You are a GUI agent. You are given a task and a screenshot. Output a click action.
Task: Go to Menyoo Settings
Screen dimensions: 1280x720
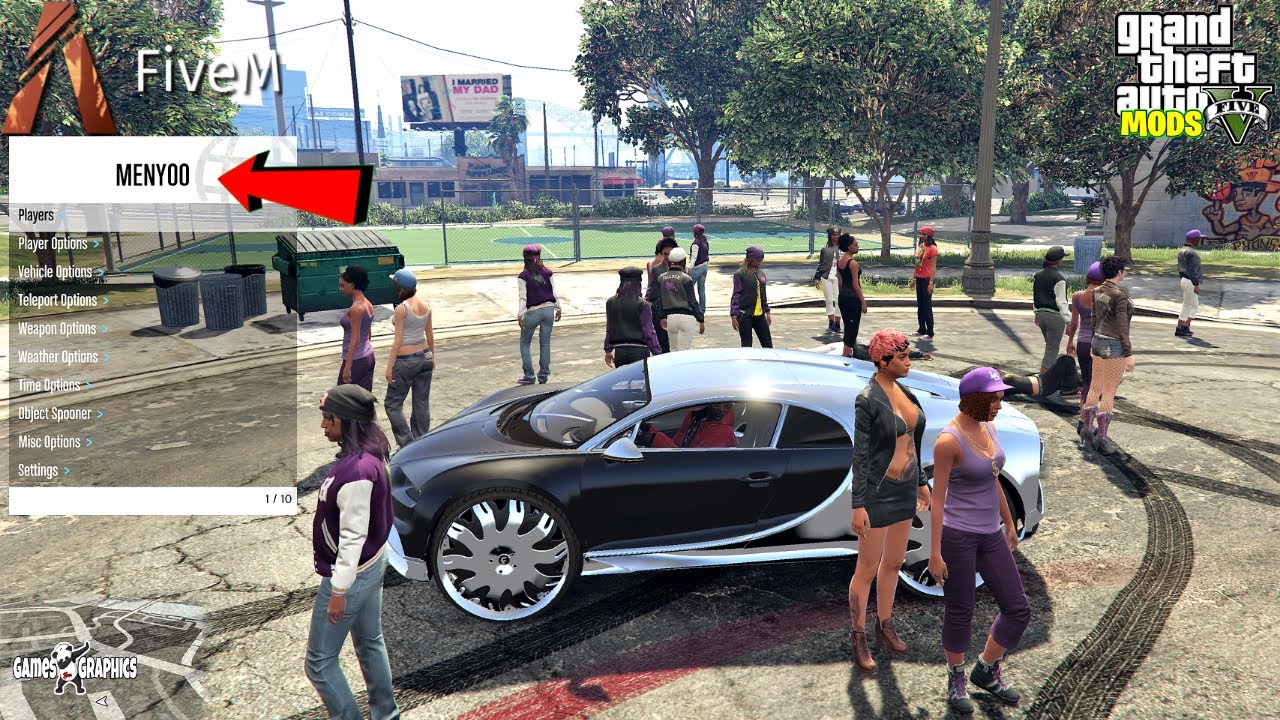point(39,470)
